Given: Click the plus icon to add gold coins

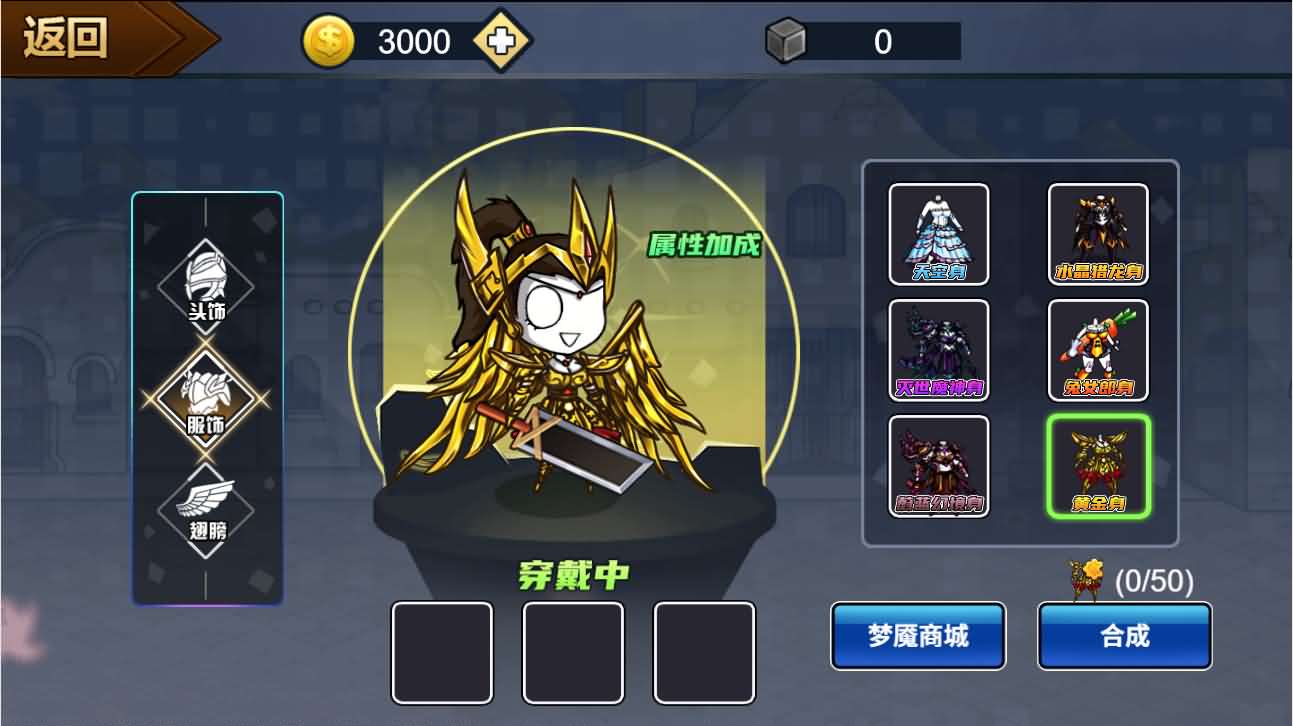Looking at the screenshot, I should tap(499, 41).
